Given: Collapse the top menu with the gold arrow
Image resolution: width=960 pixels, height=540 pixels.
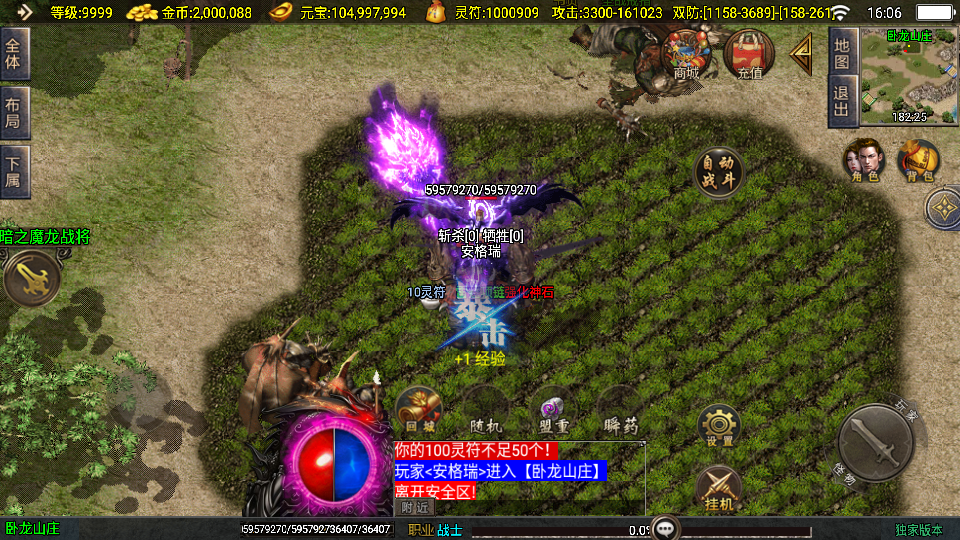Looking at the screenshot, I should pos(802,54).
